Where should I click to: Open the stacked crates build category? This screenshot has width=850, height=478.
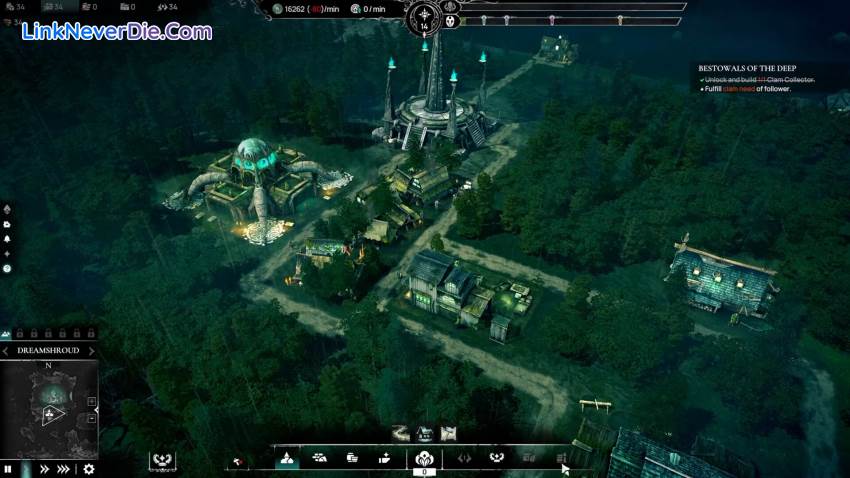click(352, 458)
